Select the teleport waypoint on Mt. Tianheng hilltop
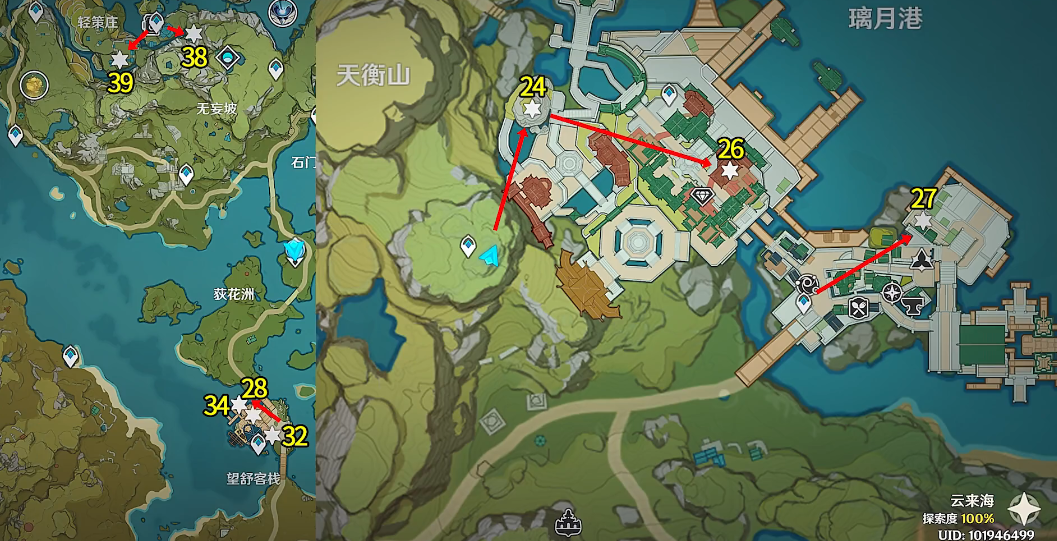Screen dimensions: 1057x541 pyautogui.click(x=467, y=245)
